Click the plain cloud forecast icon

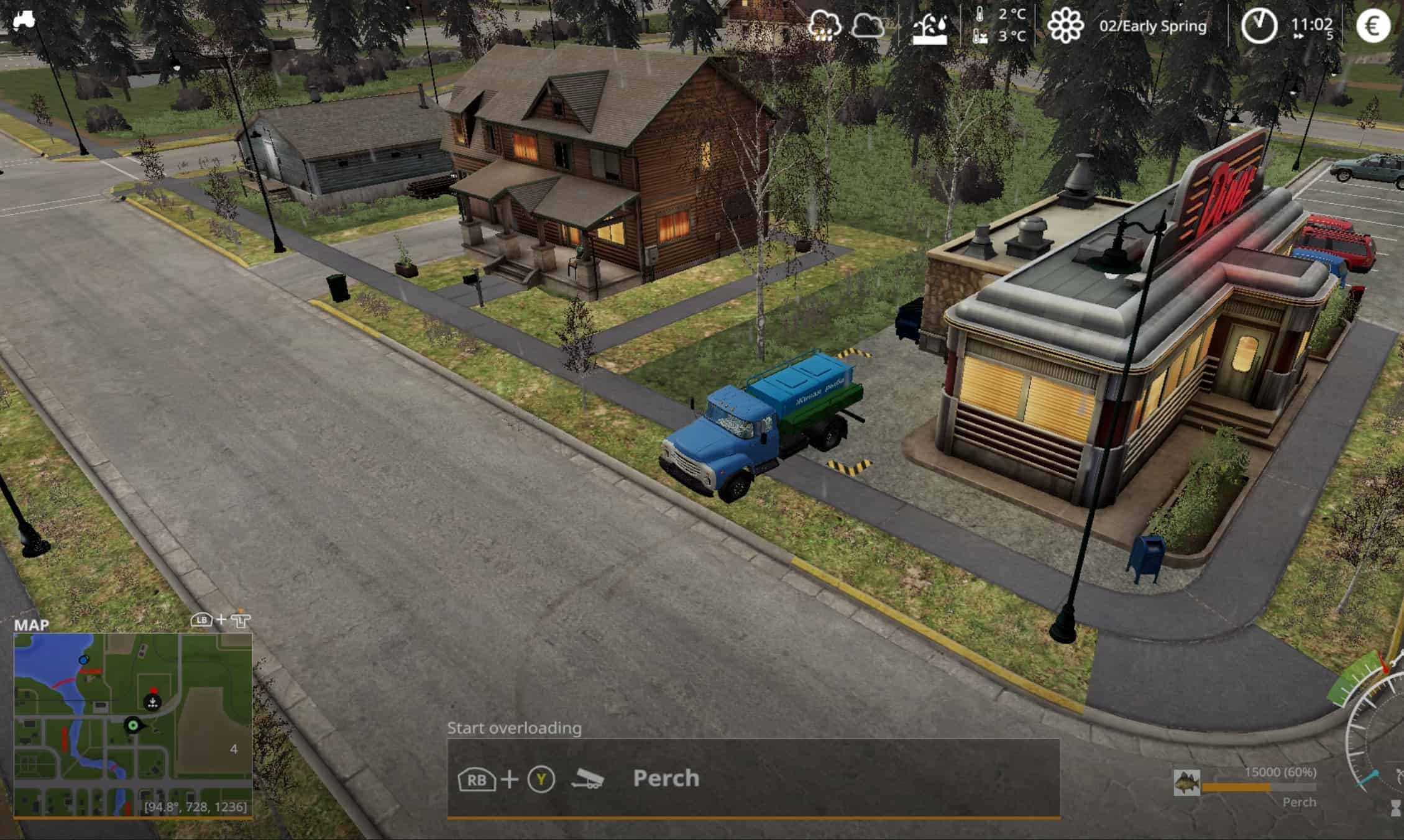(868, 26)
